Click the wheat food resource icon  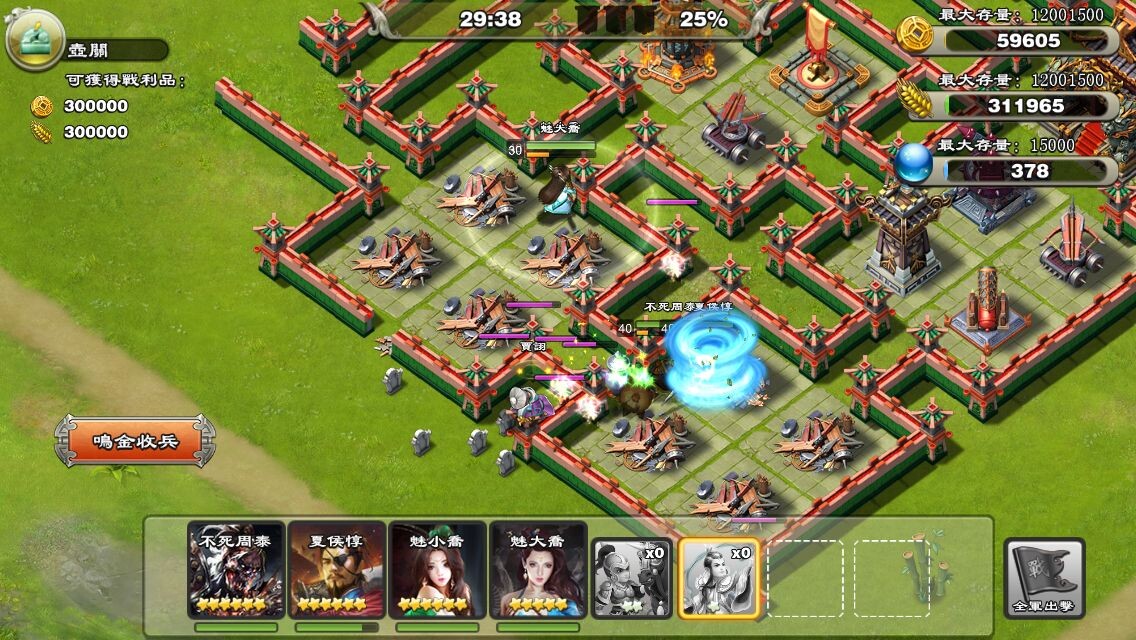point(915,99)
